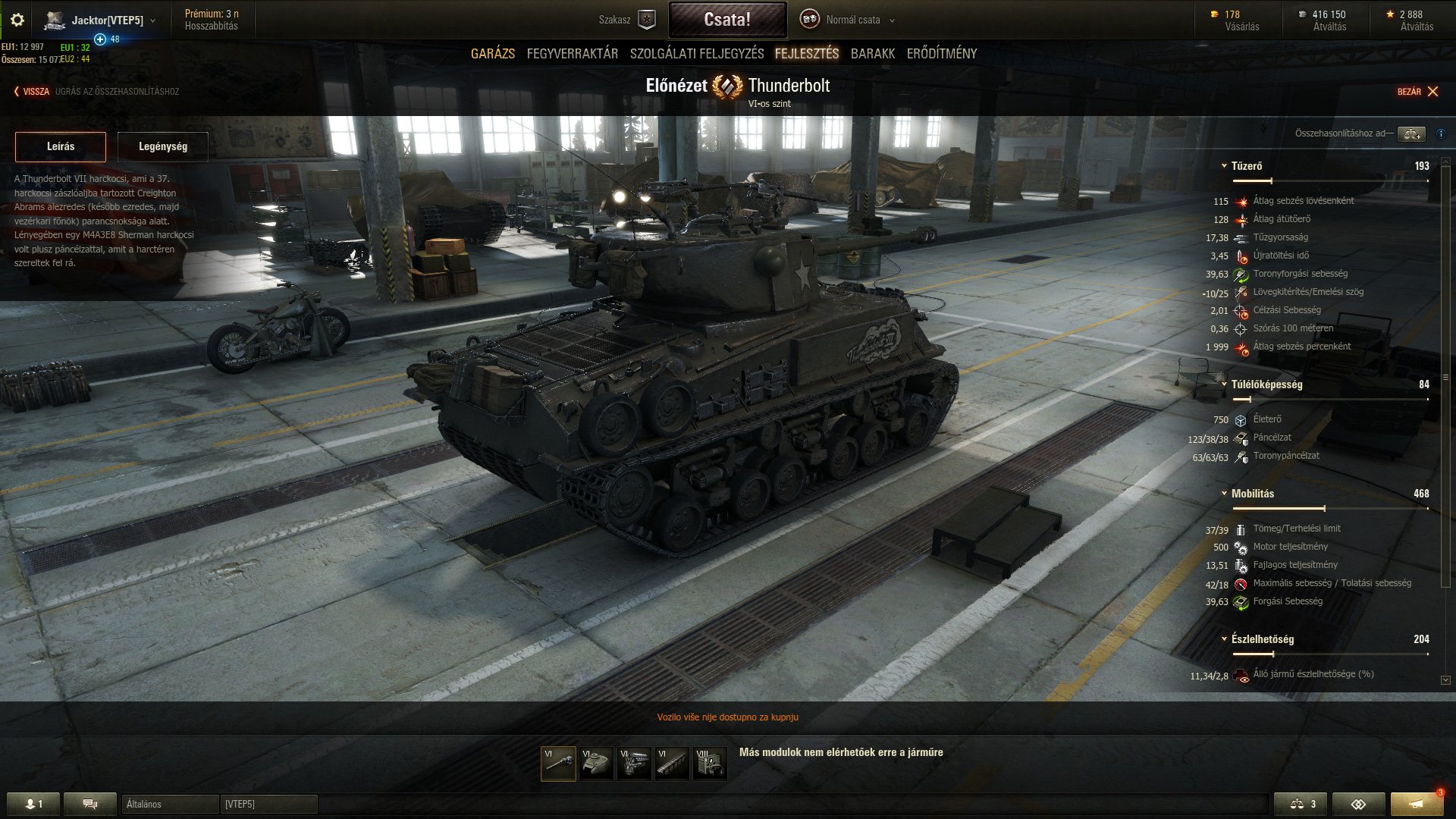This screenshot has height=819, width=1456.
Task: Start battle with the Csata! button
Action: tap(727, 20)
